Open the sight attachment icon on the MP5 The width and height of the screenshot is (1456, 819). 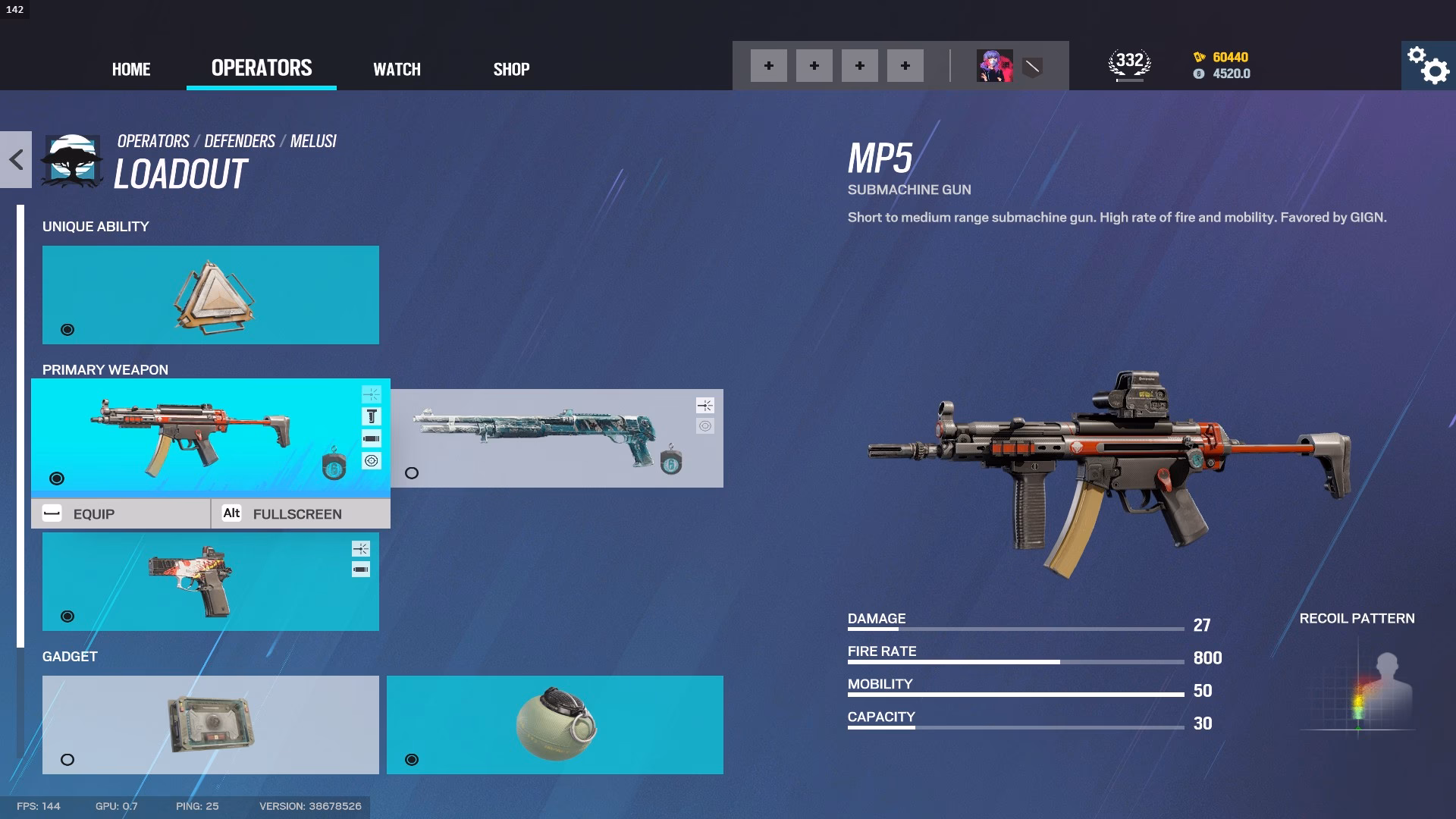(x=371, y=460)
